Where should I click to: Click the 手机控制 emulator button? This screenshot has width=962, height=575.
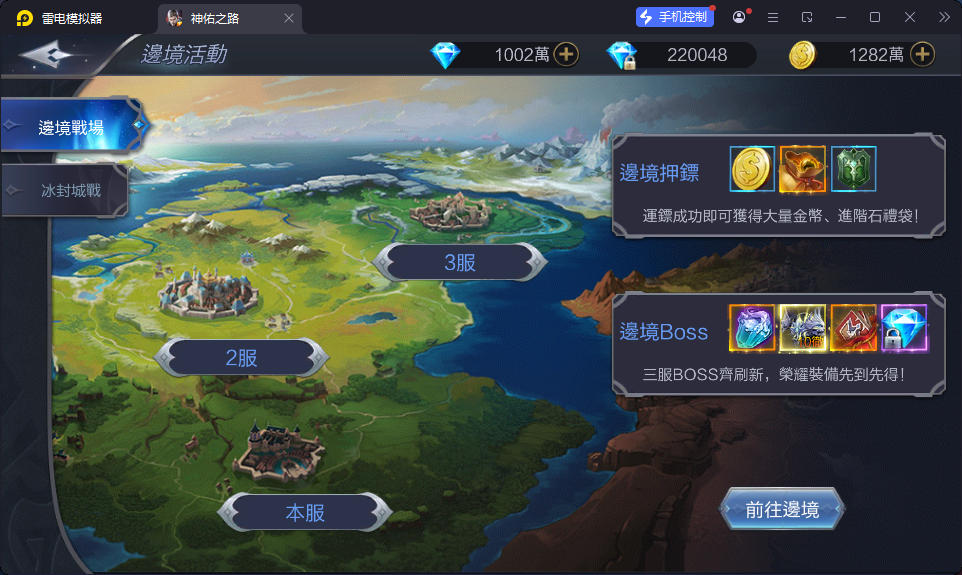click(674, 17)
